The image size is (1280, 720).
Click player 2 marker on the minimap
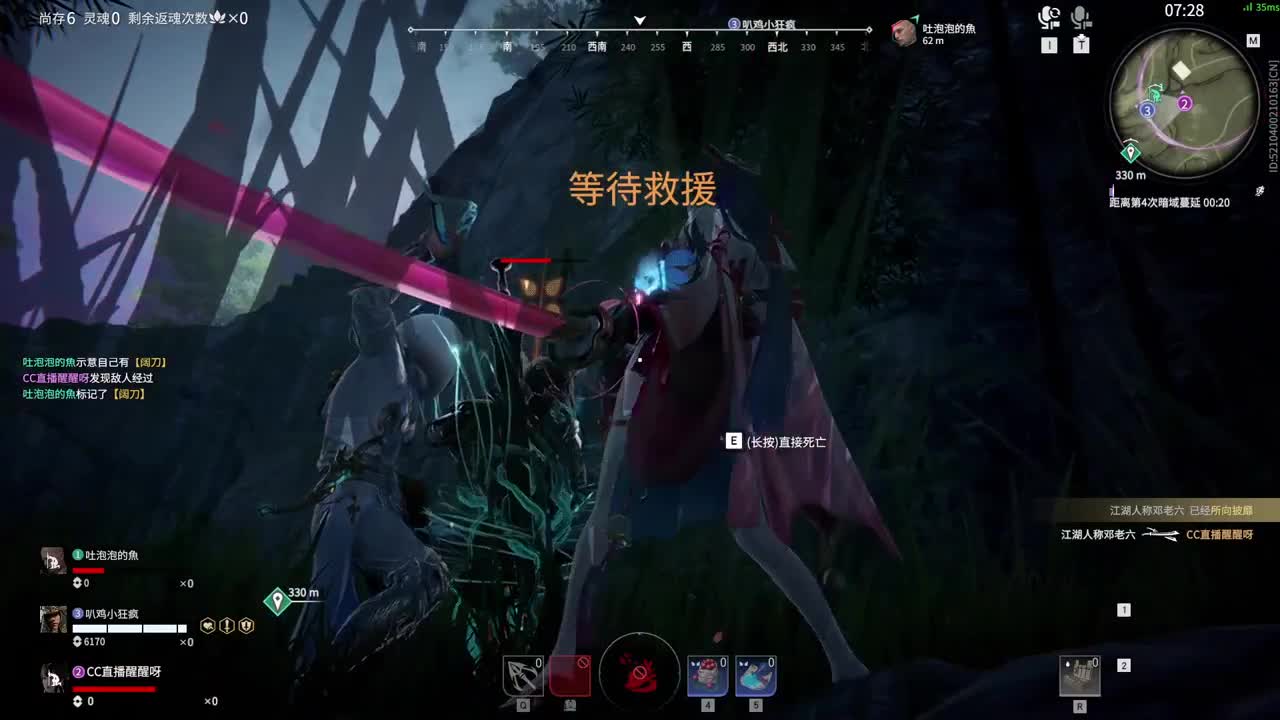(1183, 102)
